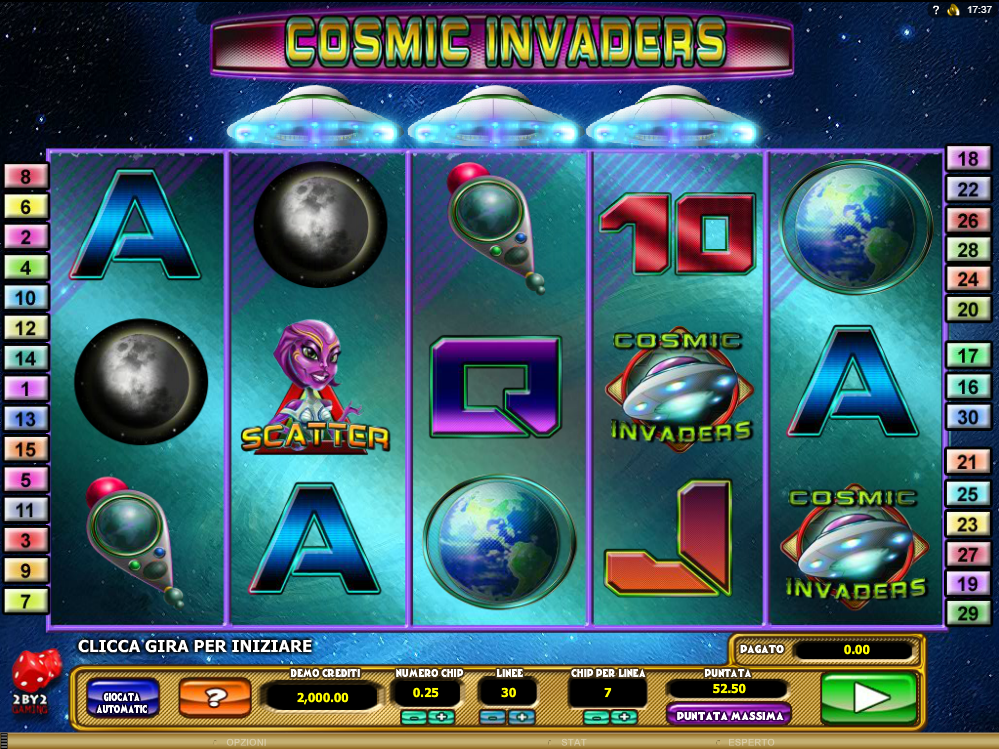Decrease Numero Chip value with minus
Viewport: 999px width, 749px height.
point(411,717)
